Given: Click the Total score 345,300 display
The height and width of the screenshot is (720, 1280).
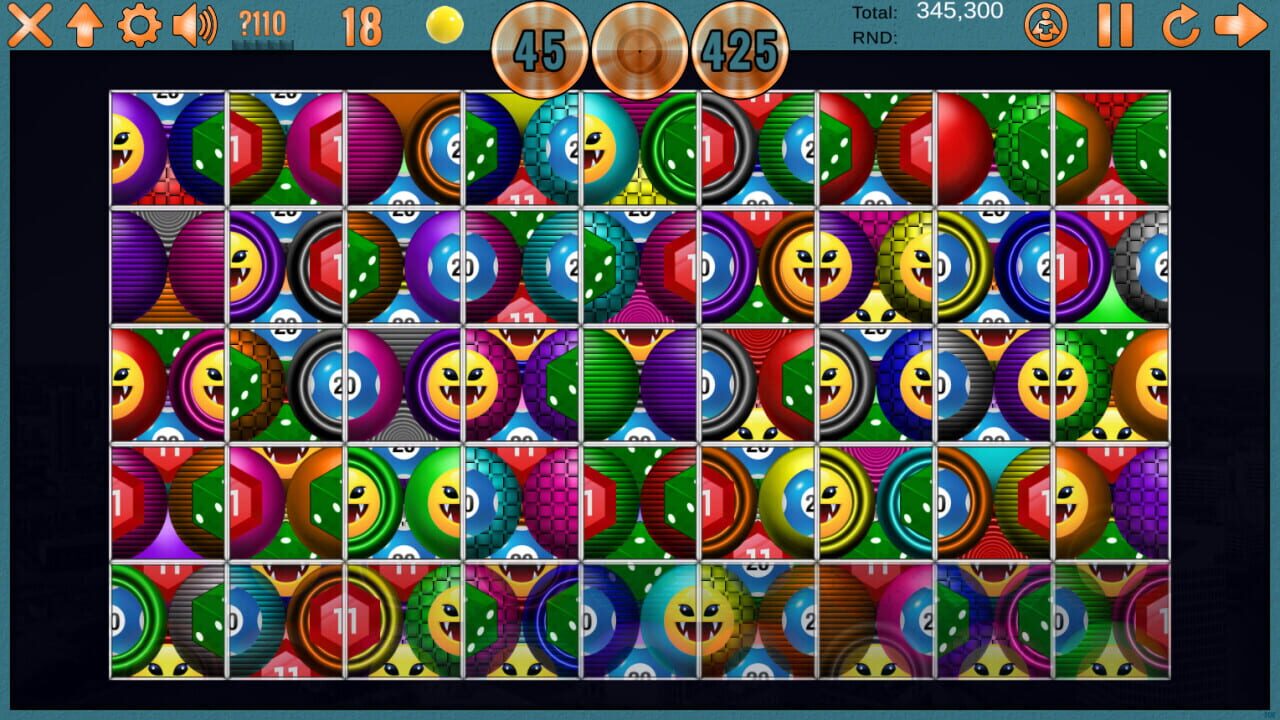Looking at the screenshot, I should pos(960,11).
